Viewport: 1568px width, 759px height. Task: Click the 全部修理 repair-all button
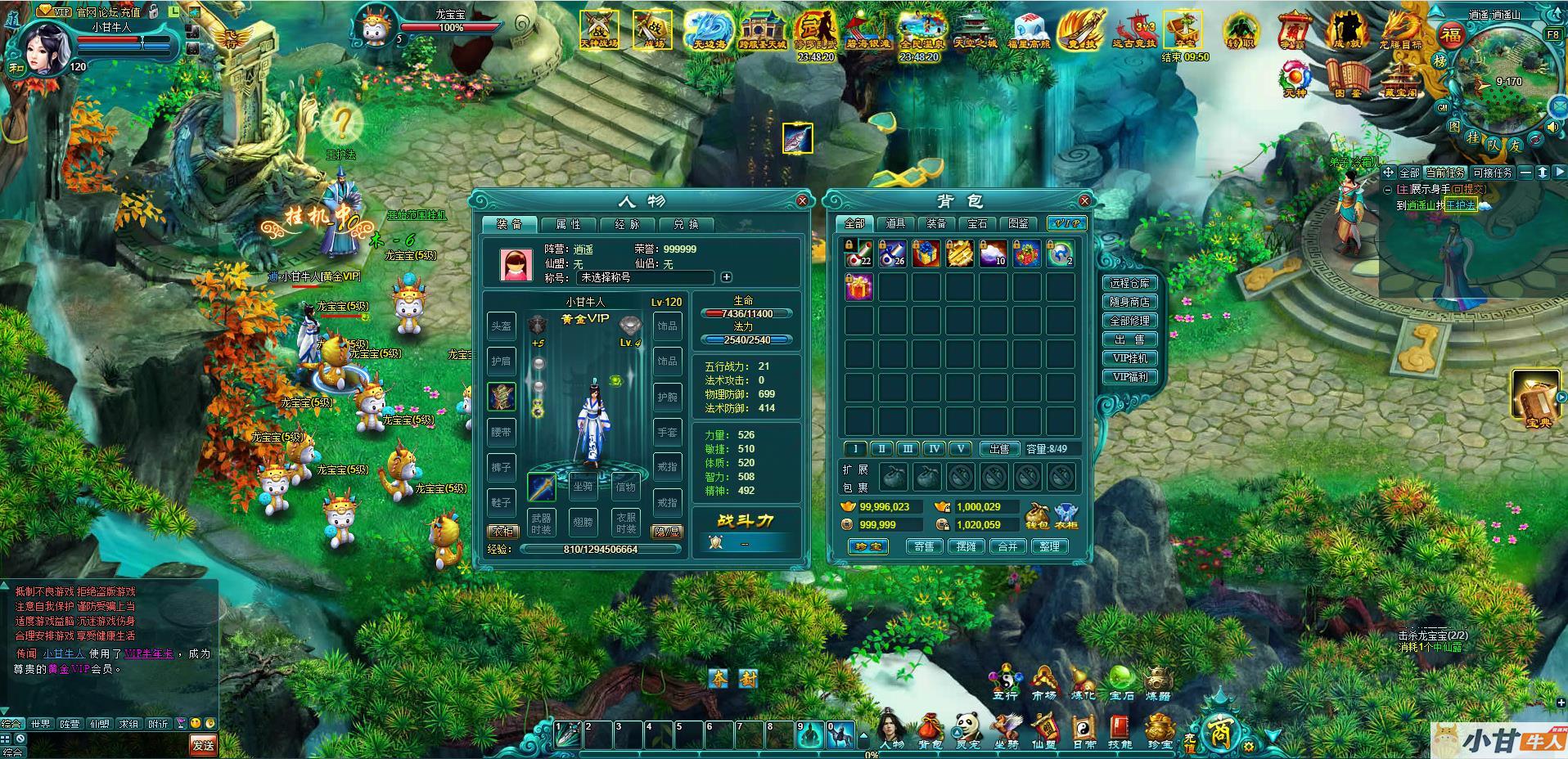pyautogui.click(x=1130, y=321)
